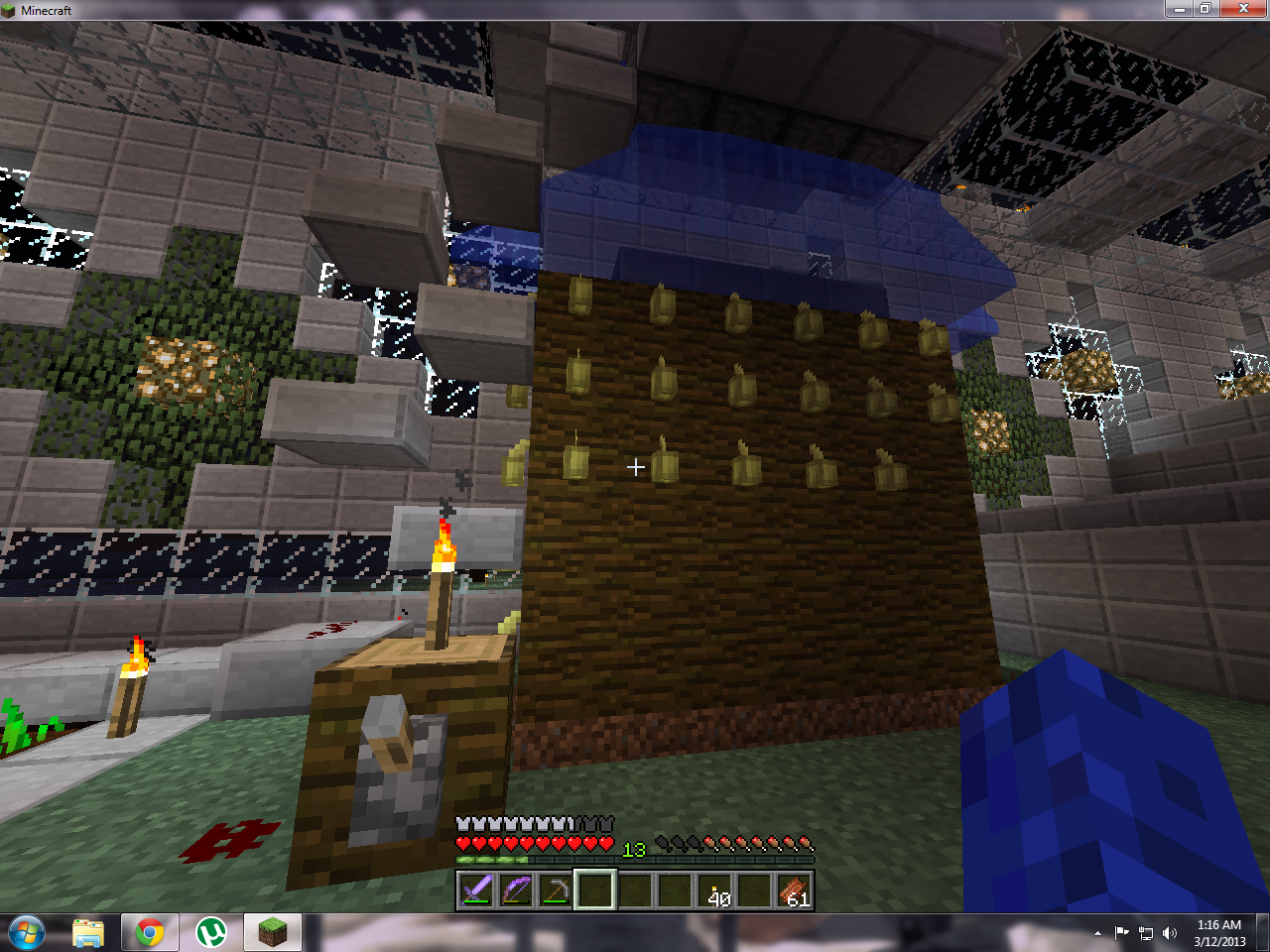1270x952 pixels.
Task: Open Google Chrome from the taskbar
Action: [150, 932]
